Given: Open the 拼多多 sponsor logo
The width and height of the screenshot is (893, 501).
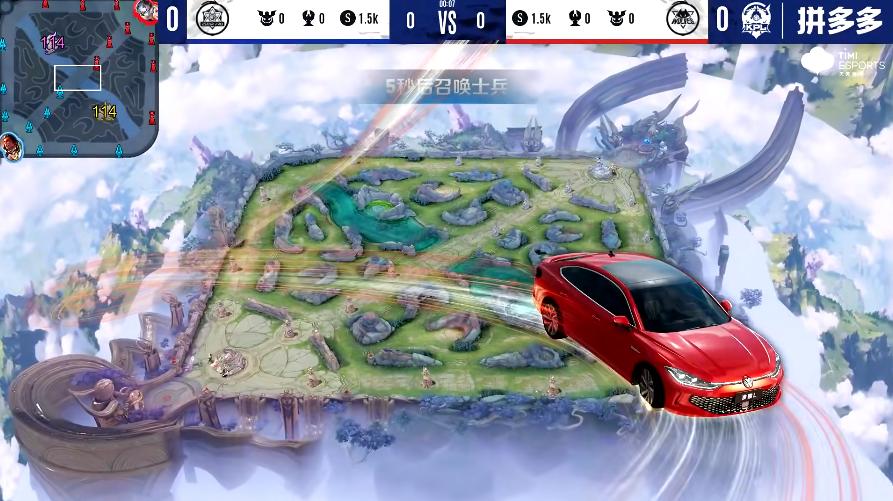Looking at the screenshot, I should click(838, 20).
